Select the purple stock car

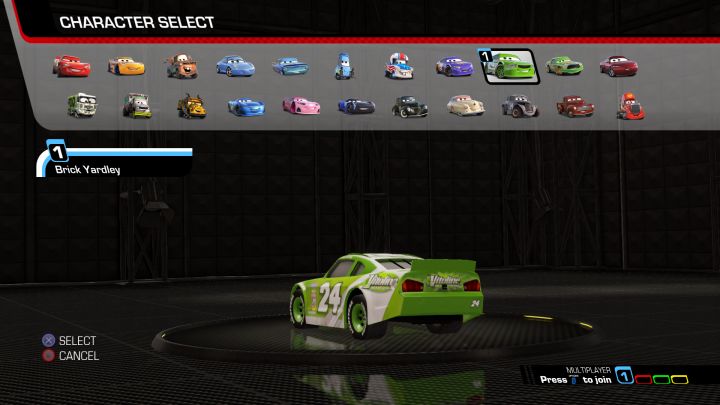click(x=453, y=66)
